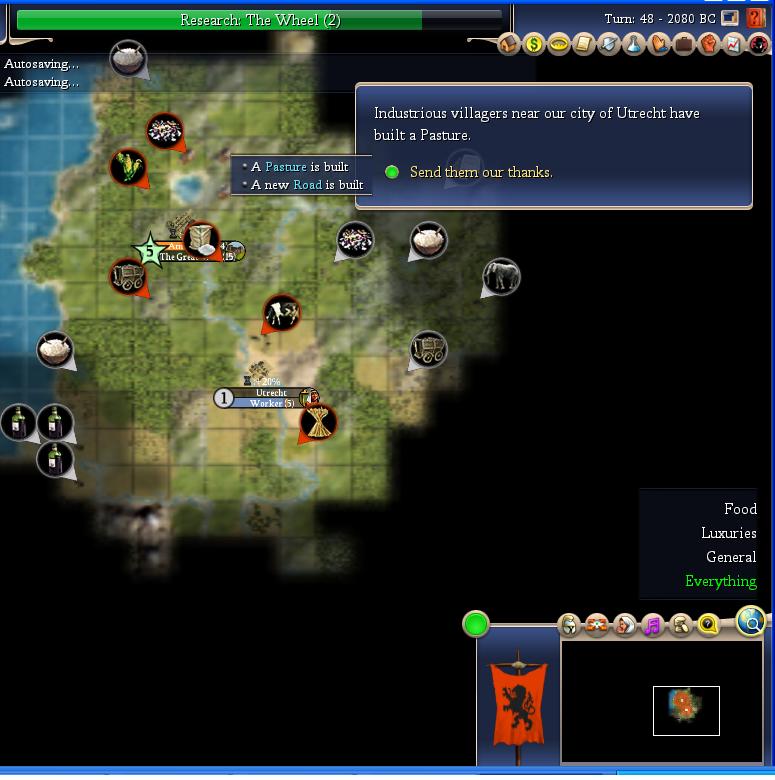Screen dimensions: 775x780
Task: Choose "Send them our thanks." reply
Action: point(480,172)
